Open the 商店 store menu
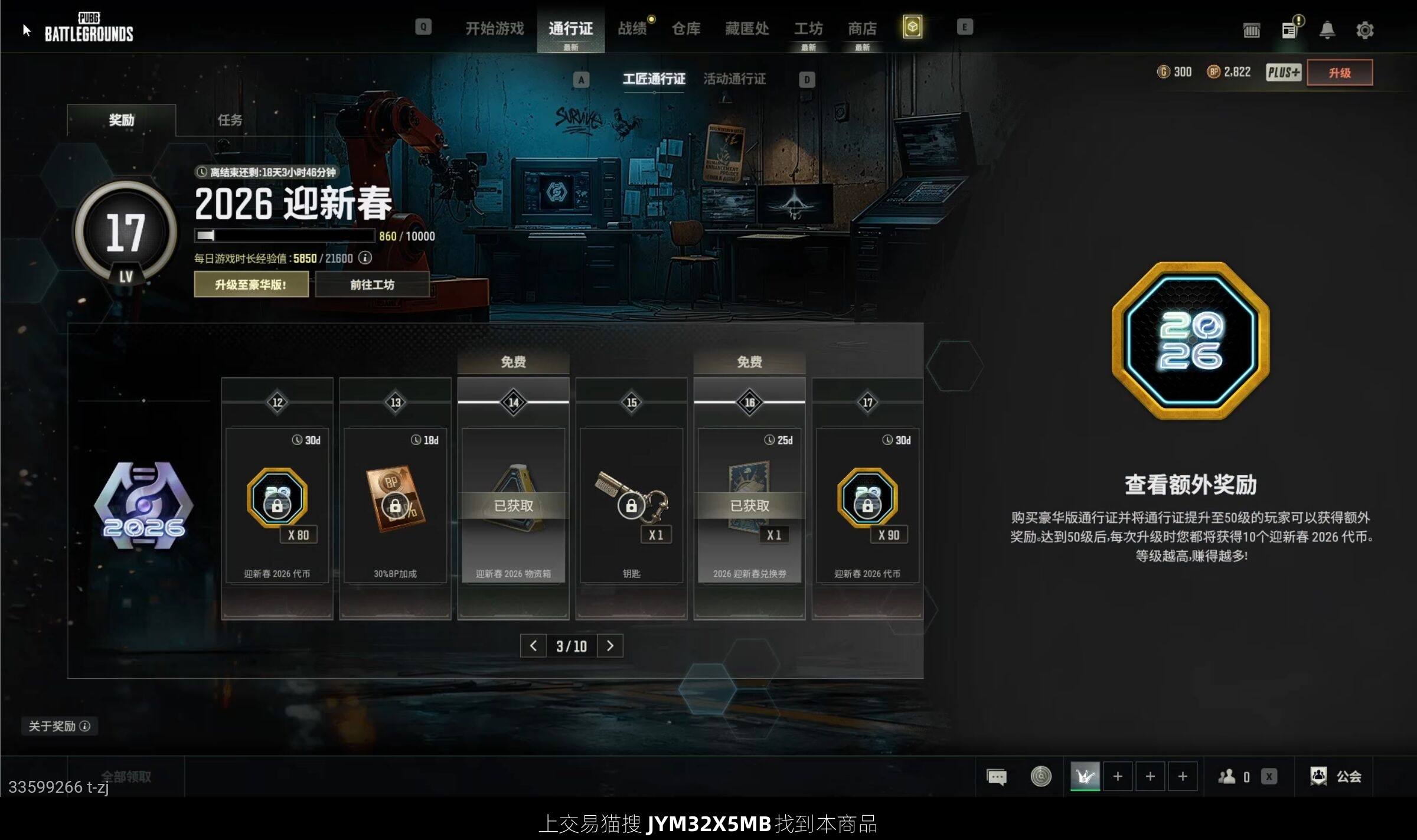 862,28
